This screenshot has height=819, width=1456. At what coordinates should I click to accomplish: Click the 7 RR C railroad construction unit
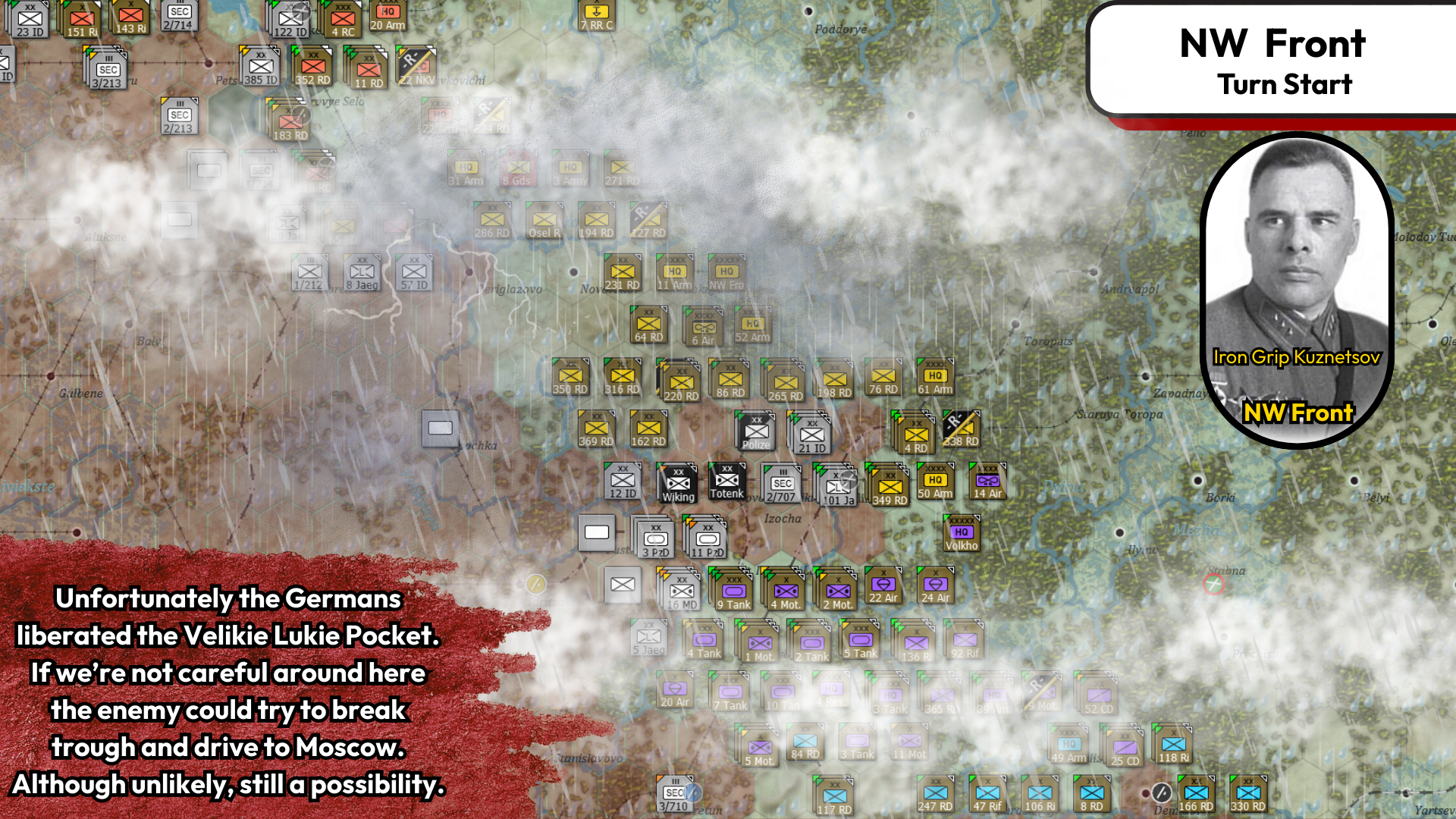pos(596,14)
